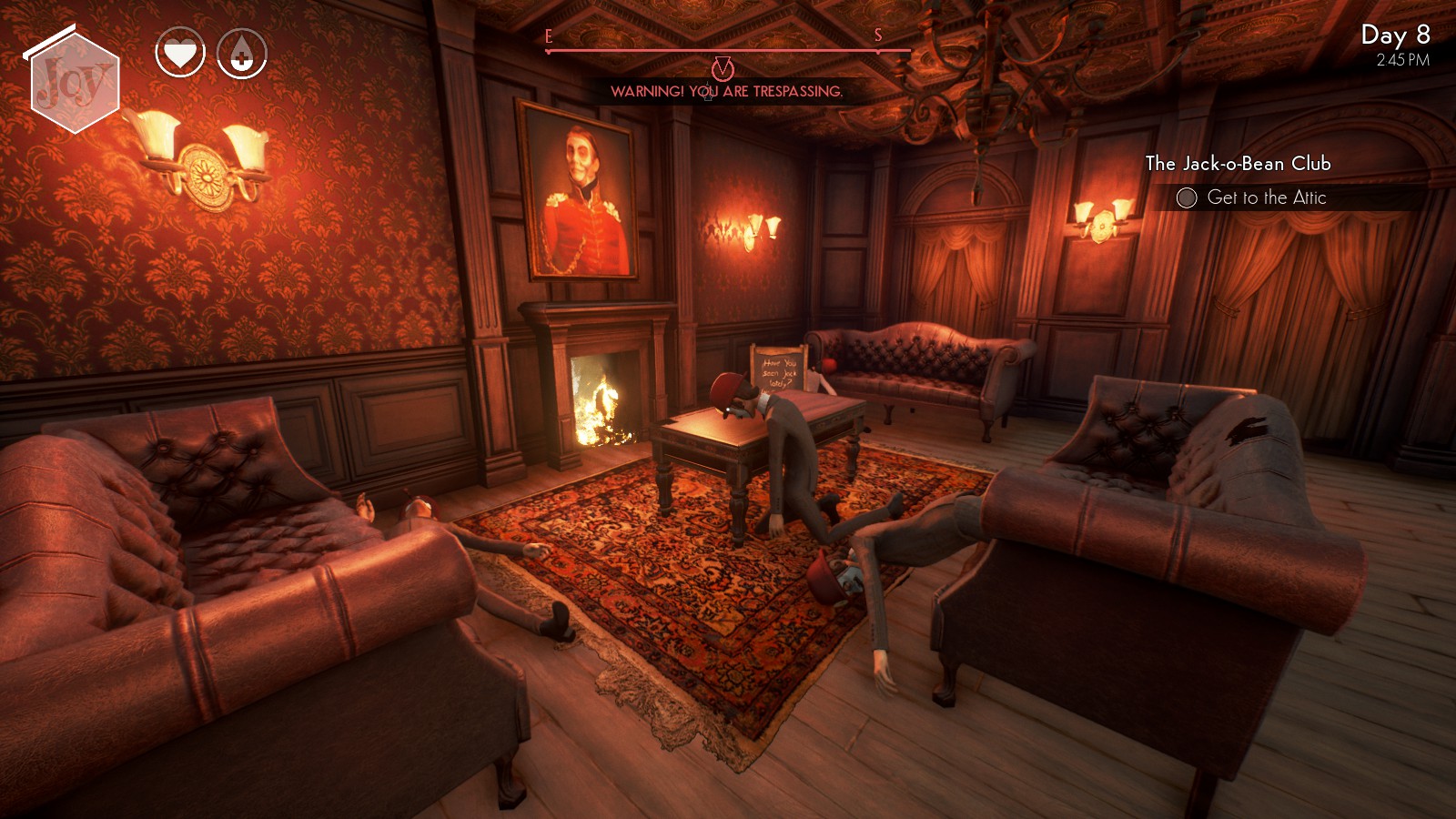1456x819 pixels.
Task: Click the Joy hexagon status icon
Action: pyautogui.click(x=75, y=83)
